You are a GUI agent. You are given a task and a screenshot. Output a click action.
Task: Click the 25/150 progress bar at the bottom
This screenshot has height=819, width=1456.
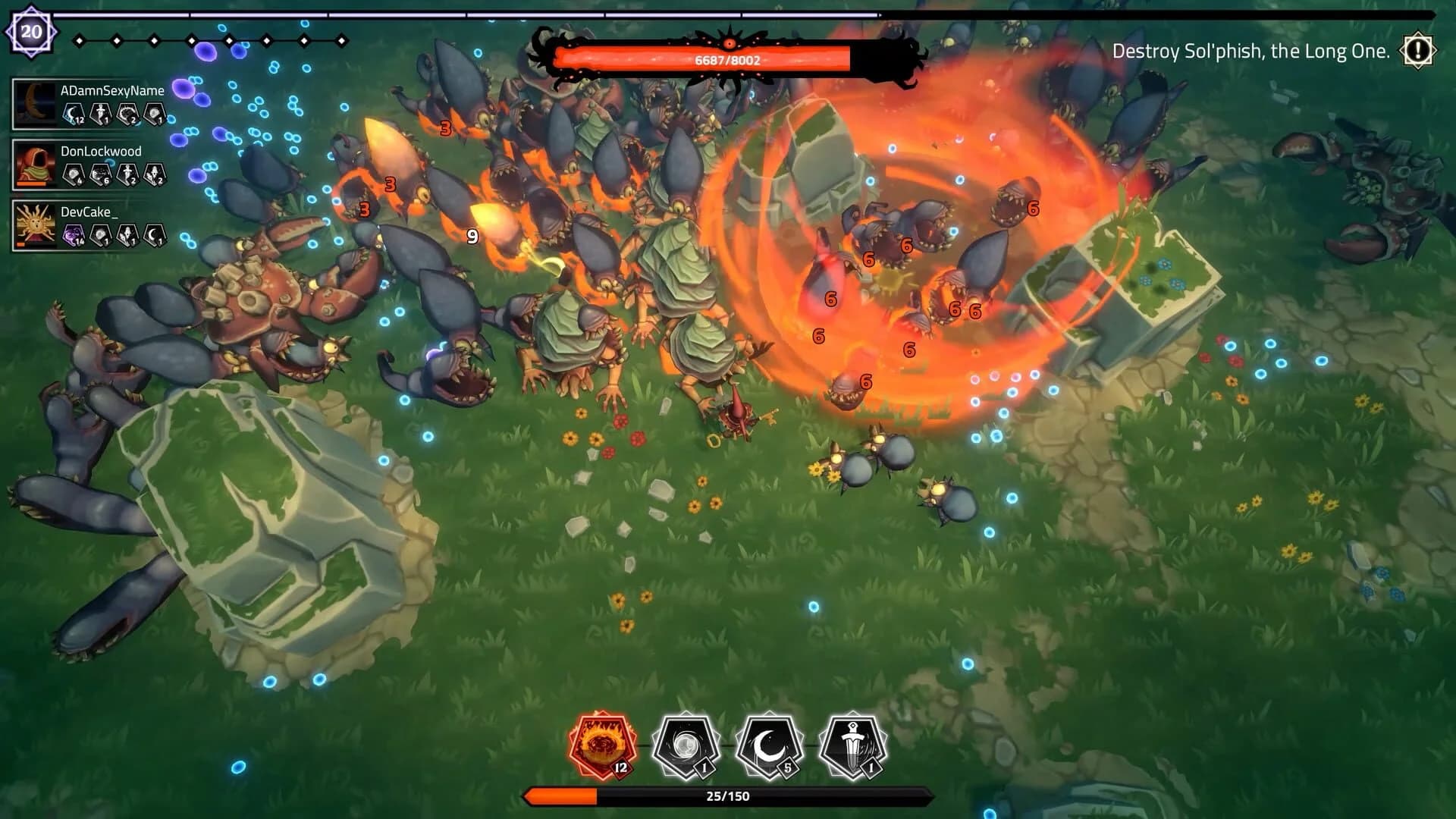728,797
